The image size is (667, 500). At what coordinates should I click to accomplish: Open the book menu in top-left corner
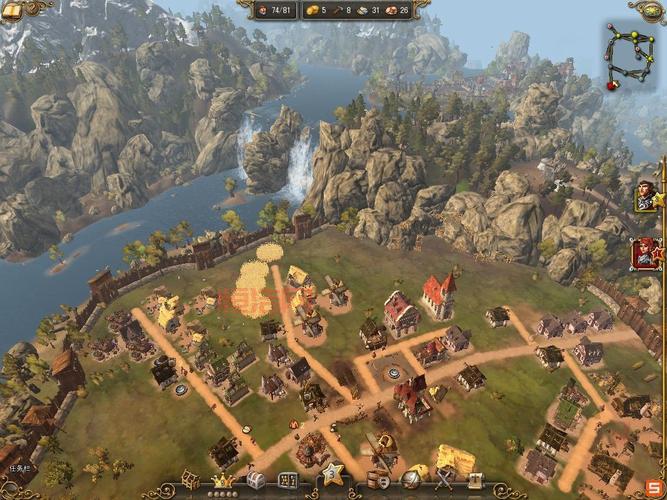12,8
